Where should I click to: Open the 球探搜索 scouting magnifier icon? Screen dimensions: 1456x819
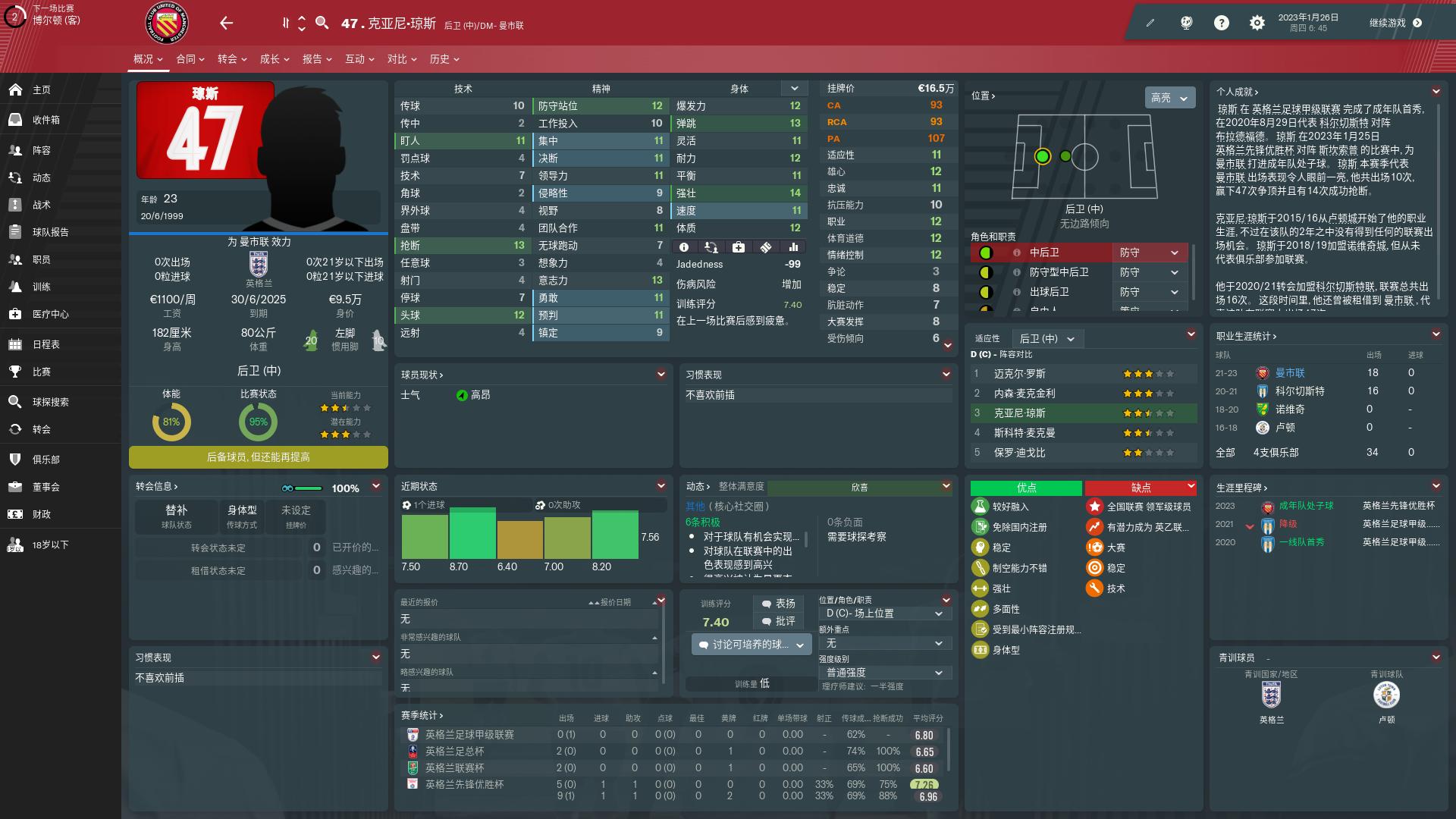(15, 402)
